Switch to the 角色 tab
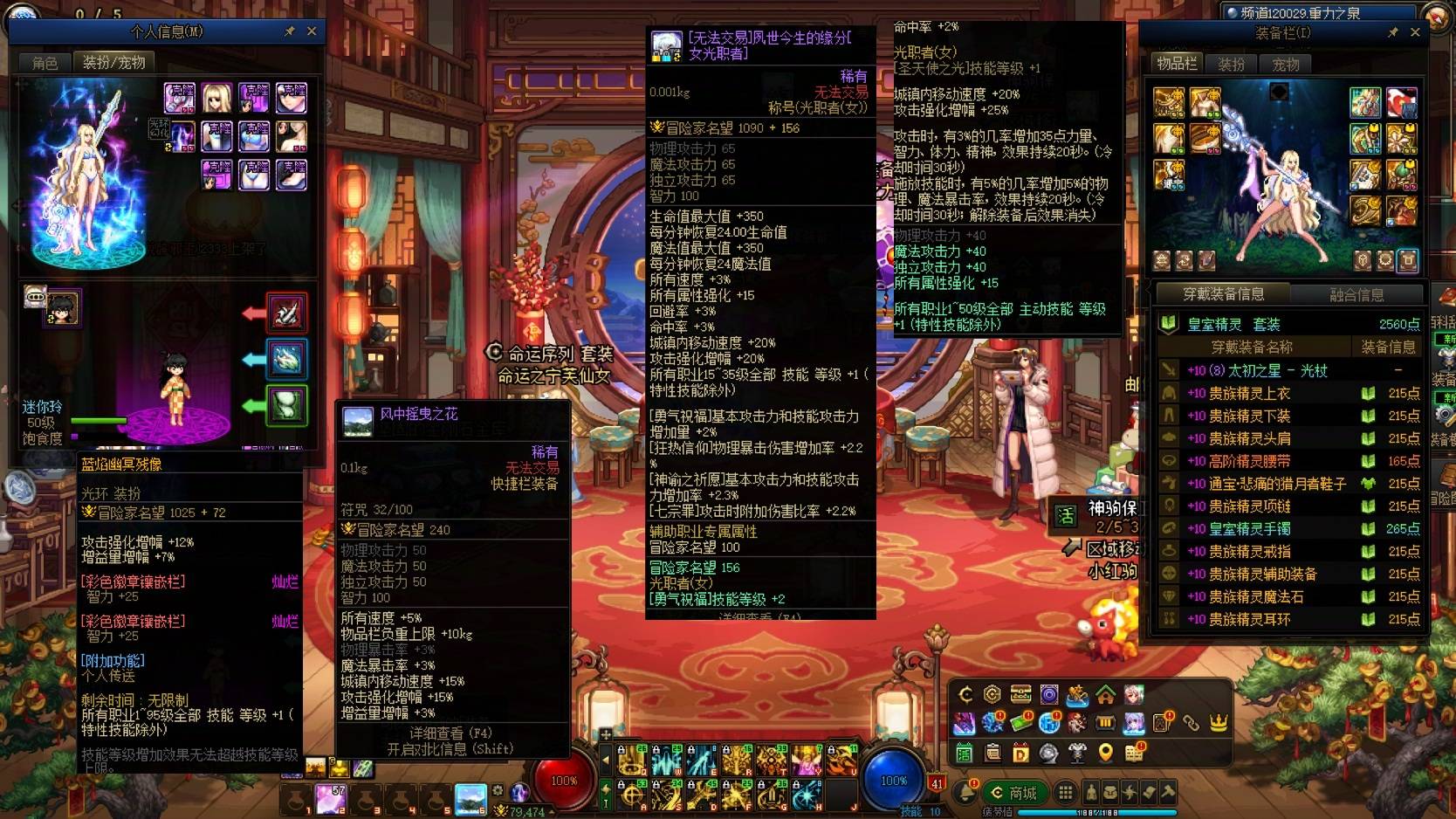Viewport: 1456px width, 819px height. pyautogui.click(x=45, y=62)
